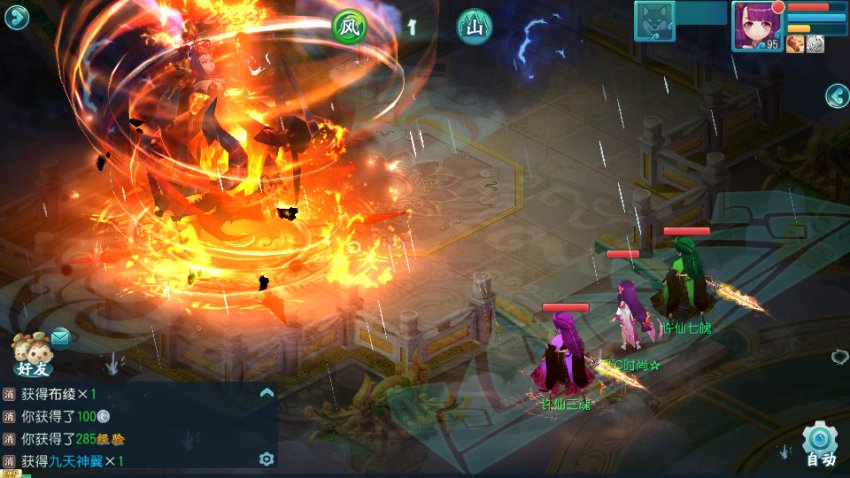Click the top-left round arrow button
This screenshot has width=850, height=478.
point(16,18)
